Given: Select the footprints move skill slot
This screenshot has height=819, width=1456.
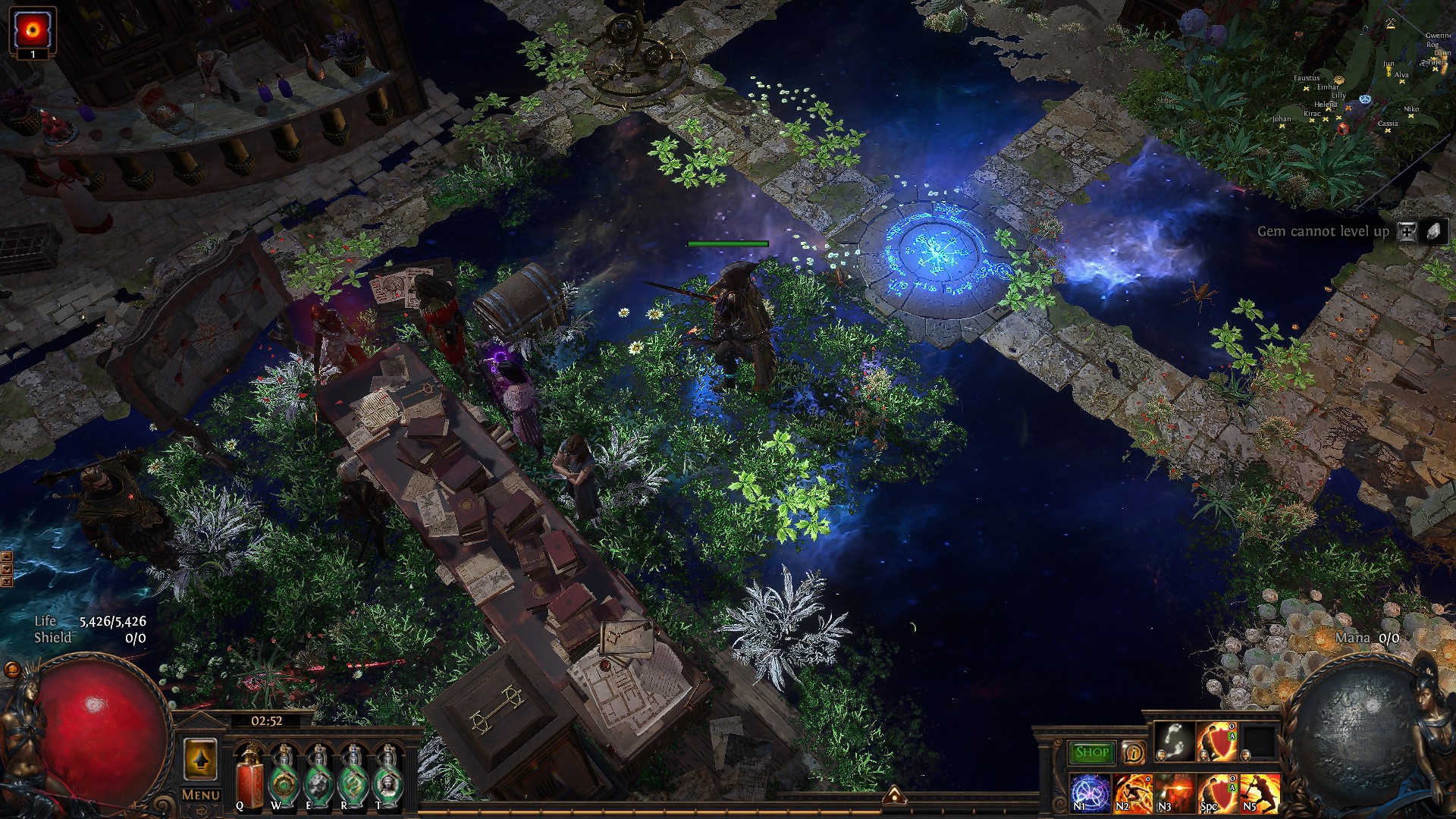Looking at the screenshot, I should (x=1174, y=742).
